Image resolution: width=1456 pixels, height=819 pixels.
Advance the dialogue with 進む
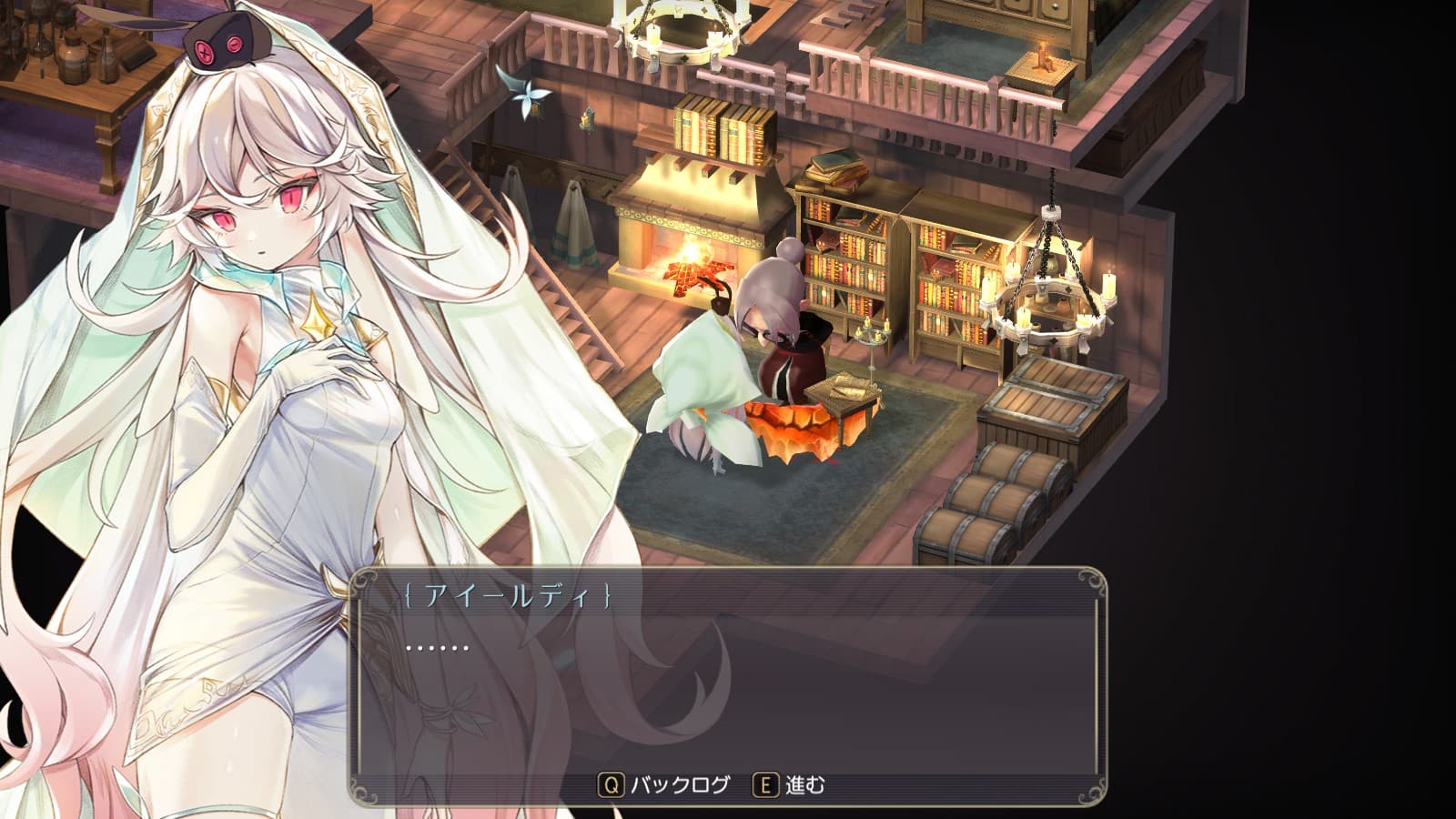point(790,784)
